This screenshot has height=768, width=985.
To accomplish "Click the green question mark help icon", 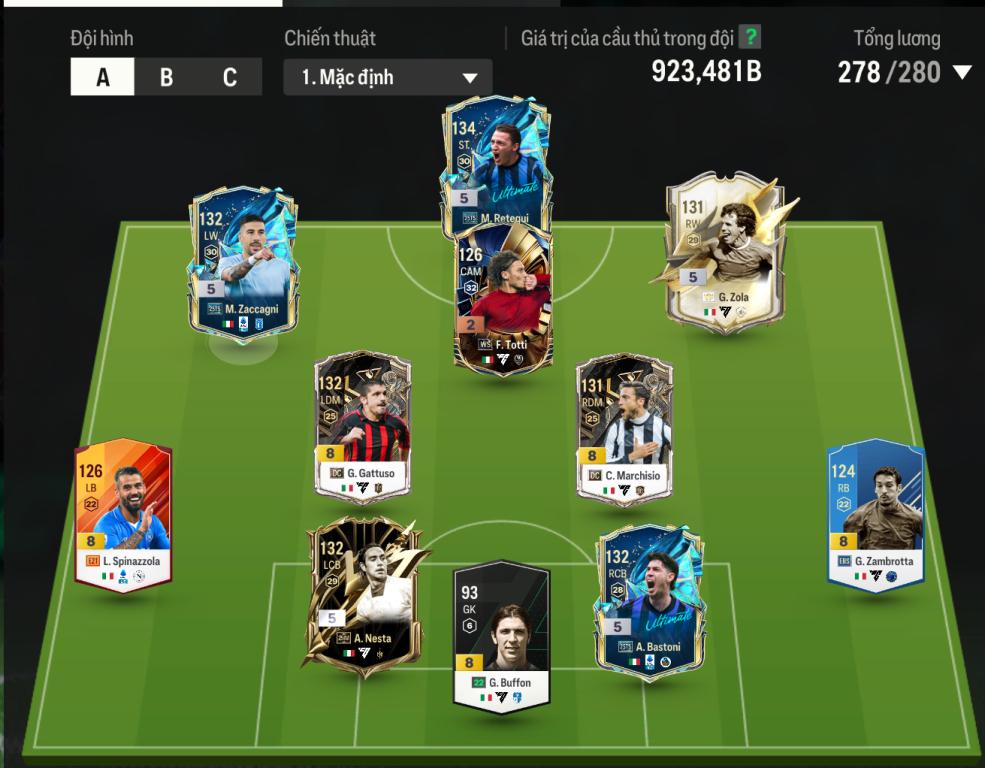I will coord(750,38).
